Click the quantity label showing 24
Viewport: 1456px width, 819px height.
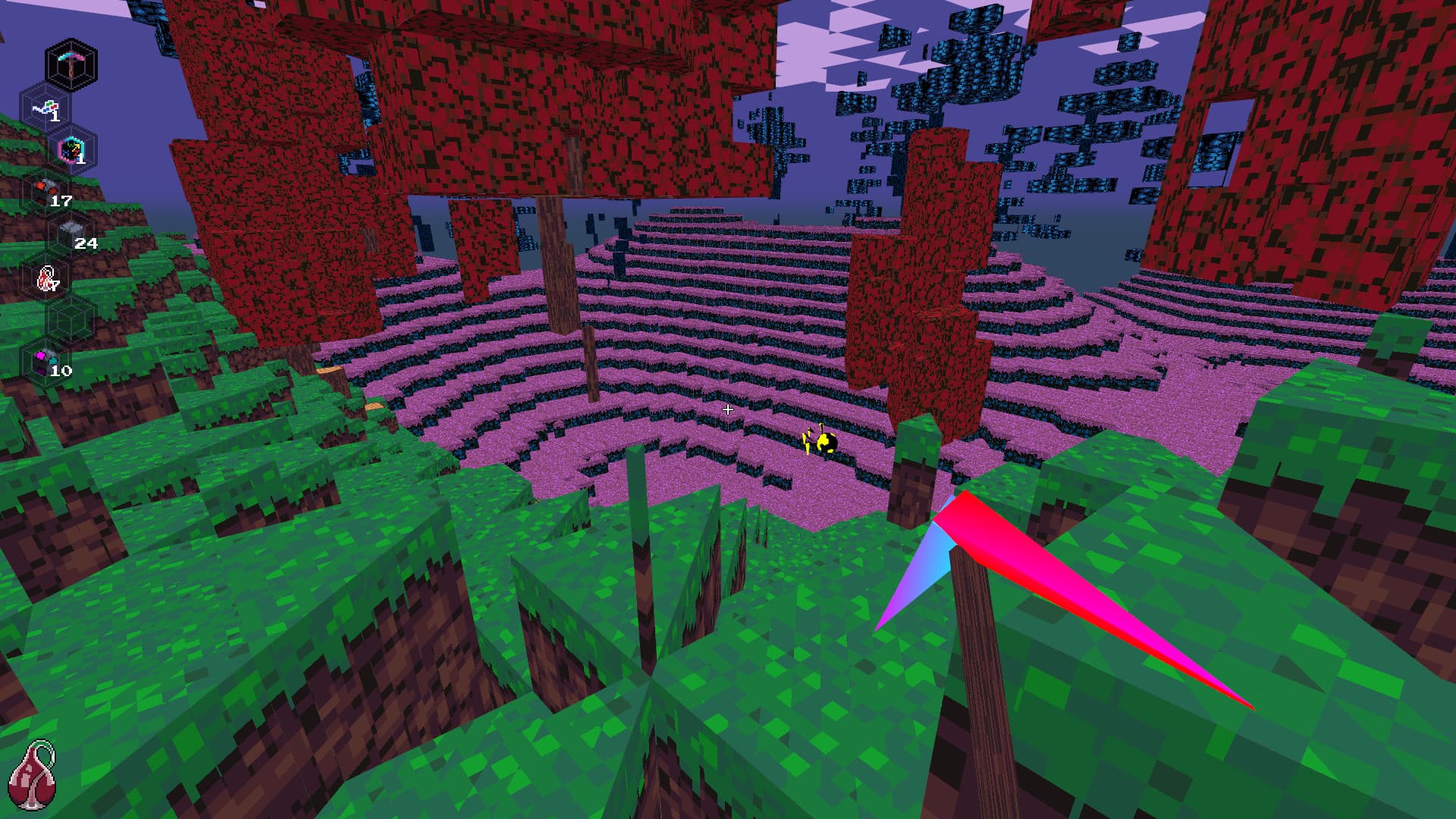(x=87, y=244)
